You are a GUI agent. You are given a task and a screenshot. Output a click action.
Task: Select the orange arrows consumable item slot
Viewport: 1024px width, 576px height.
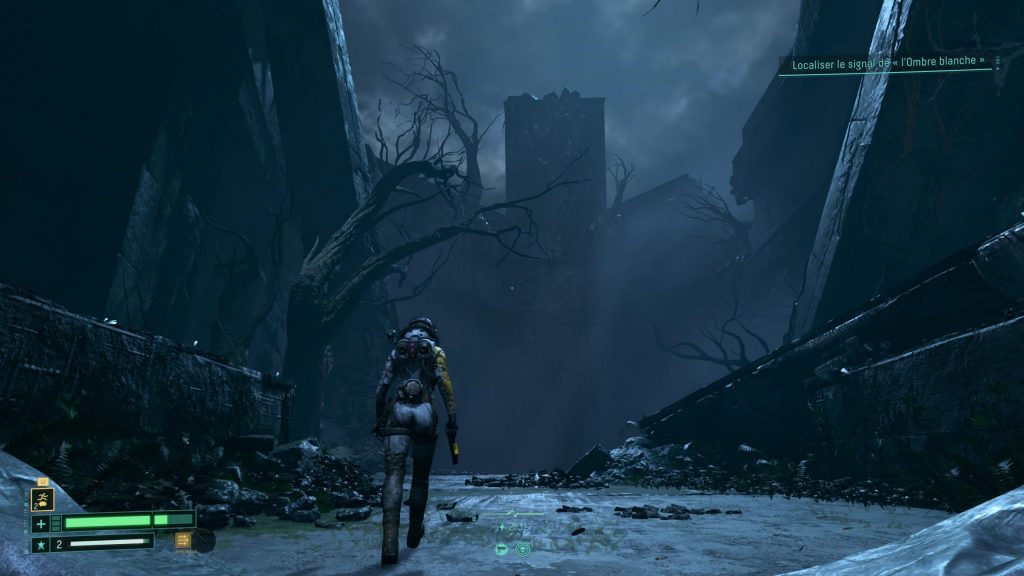pyautogui.click(x=183, y=541)
